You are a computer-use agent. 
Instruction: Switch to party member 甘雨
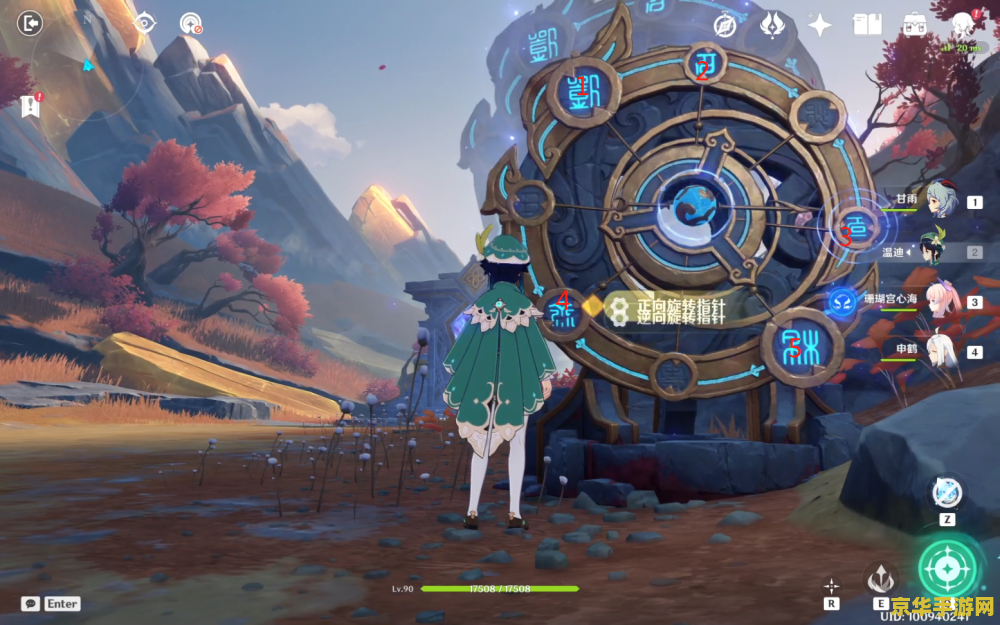940,201
